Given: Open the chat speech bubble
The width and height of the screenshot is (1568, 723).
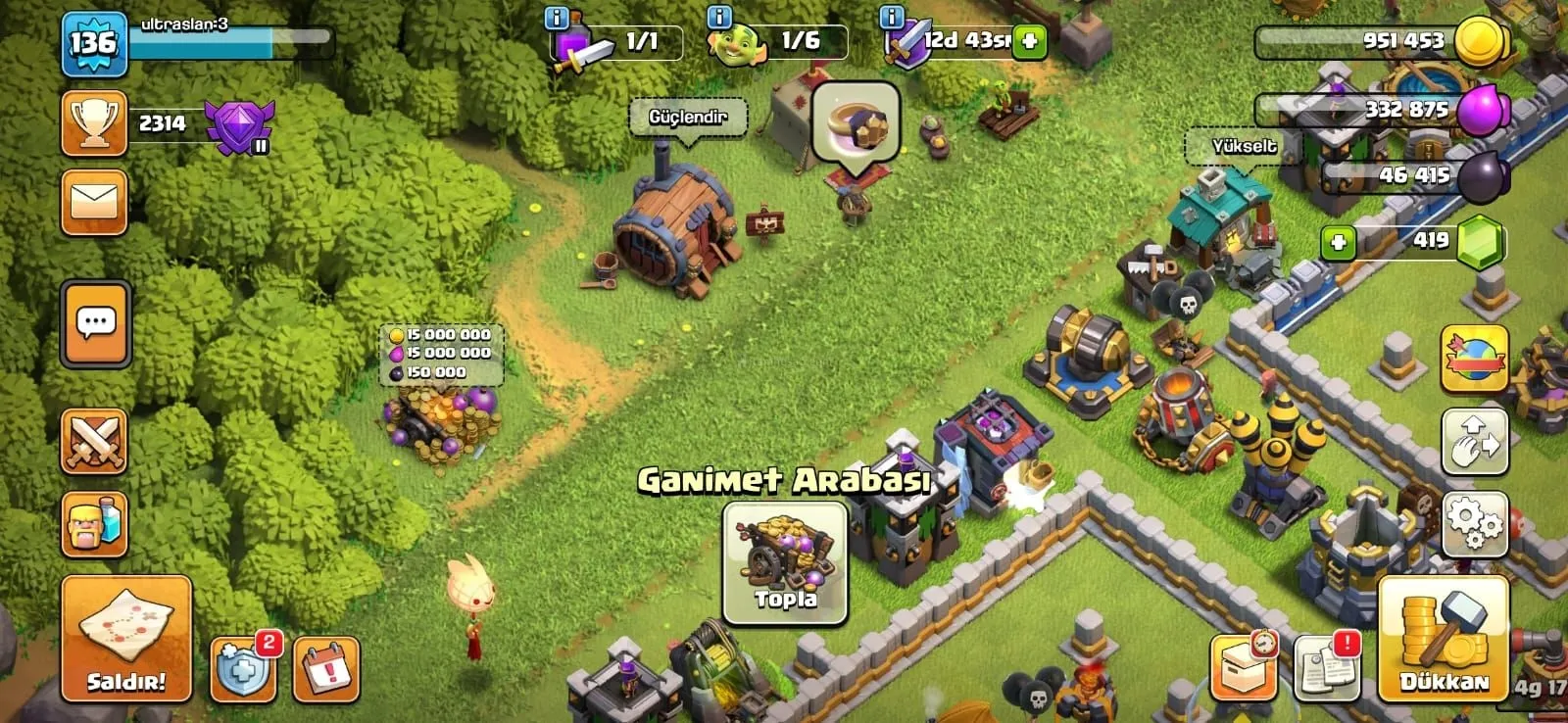Looking at the screenshot, I should [96, 324].
